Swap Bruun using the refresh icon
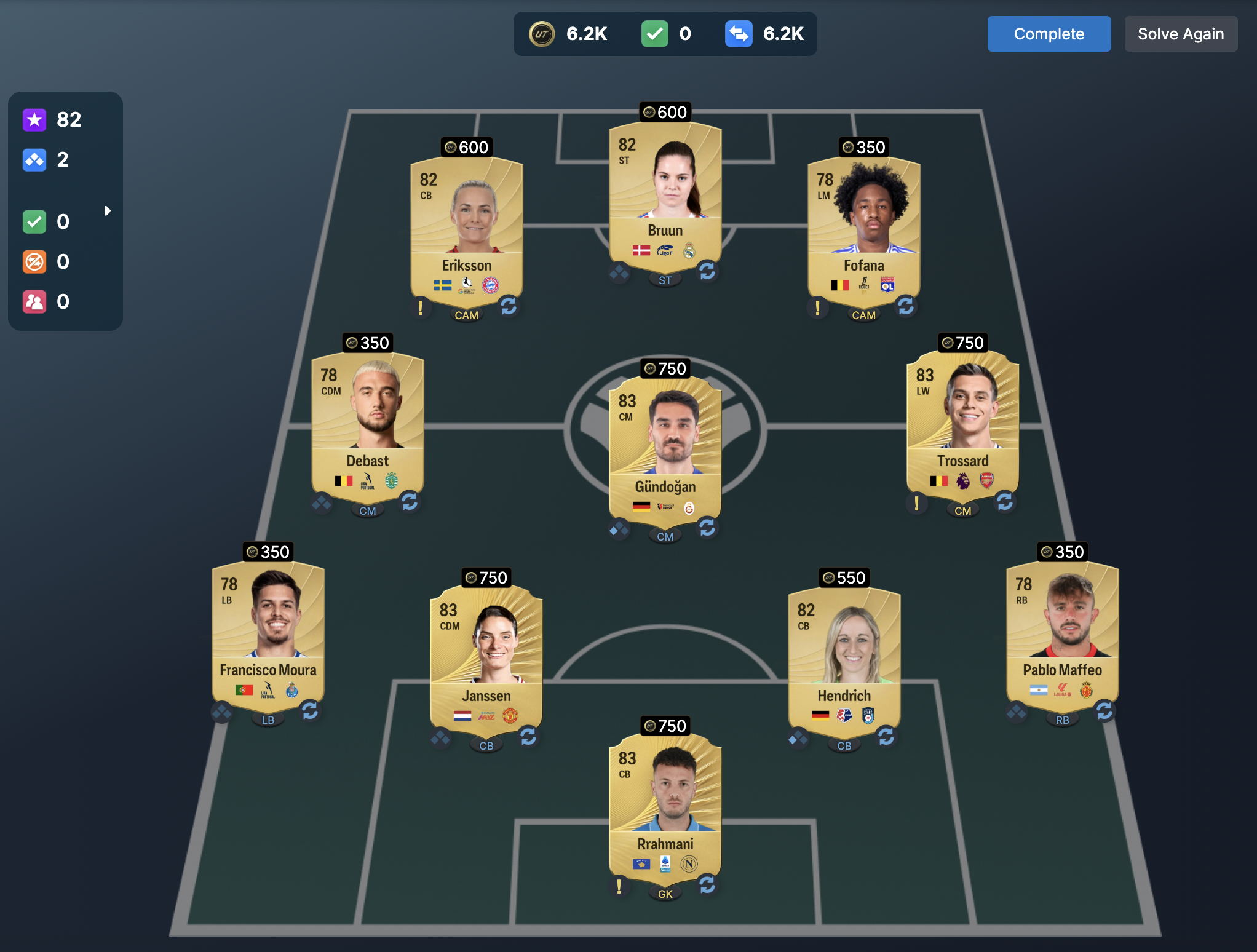 [x=707, y=271]
